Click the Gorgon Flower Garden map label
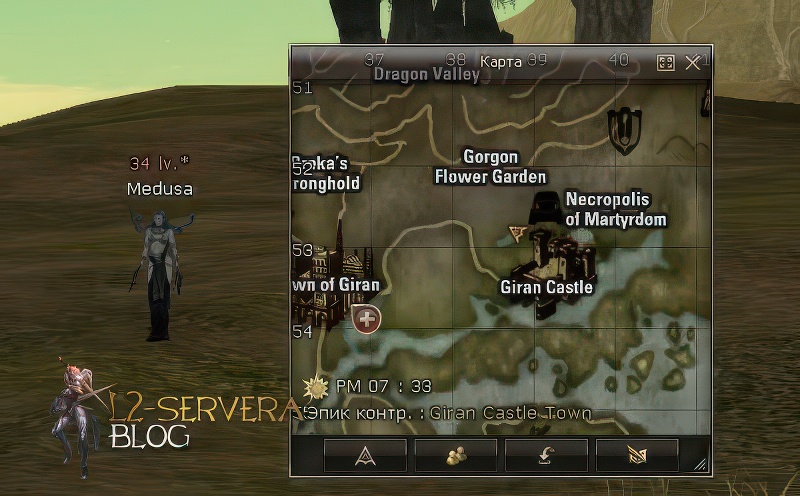The image size is (800, 496). pos(490,167)
